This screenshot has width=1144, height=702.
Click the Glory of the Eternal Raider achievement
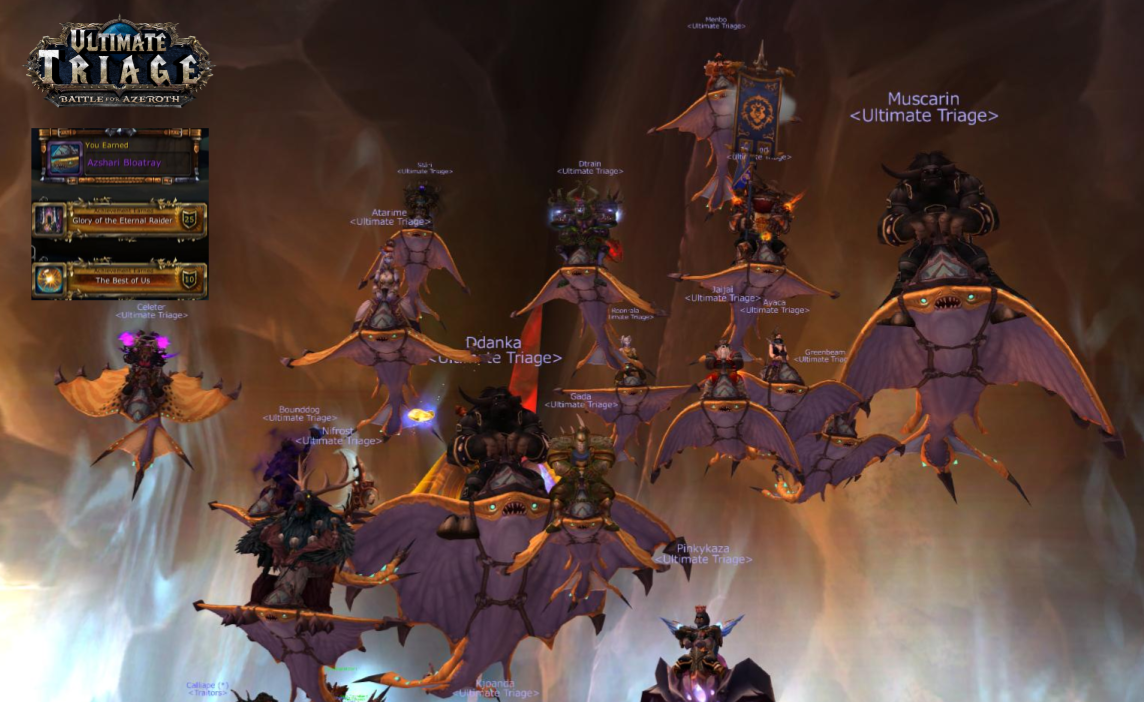122,220
